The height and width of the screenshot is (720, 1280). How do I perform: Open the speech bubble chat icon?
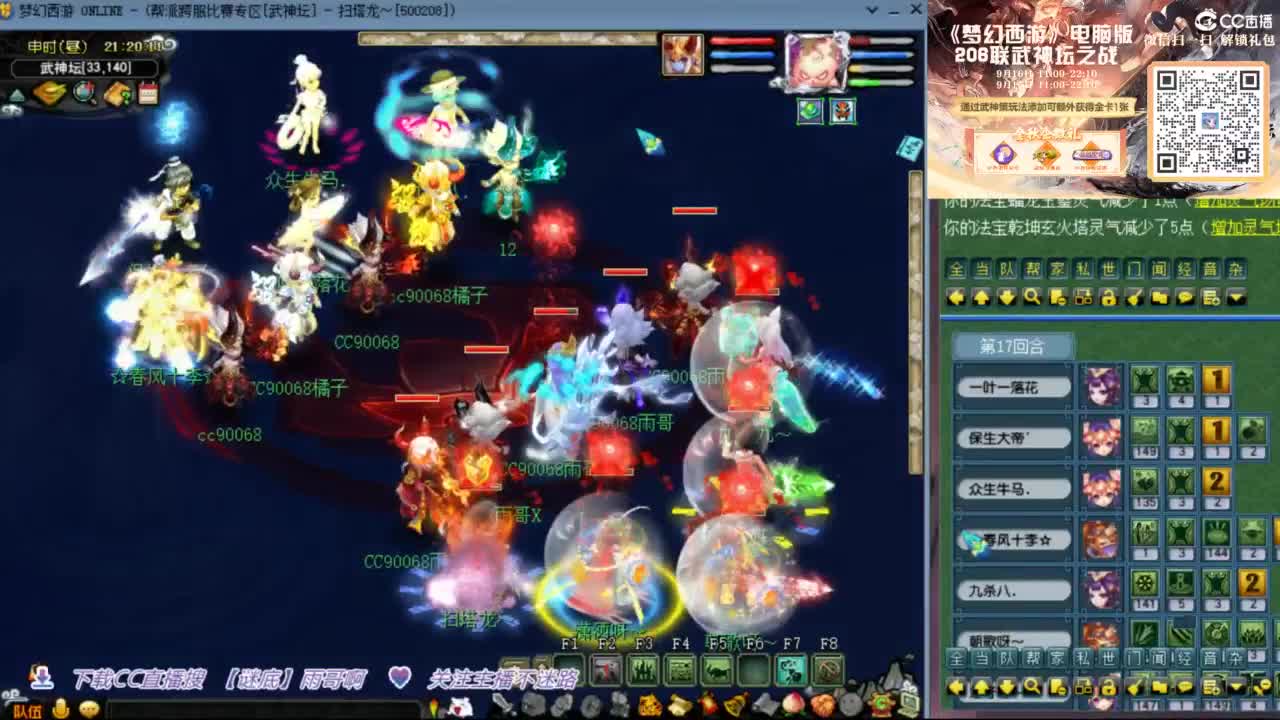[x=1186, y=297]
